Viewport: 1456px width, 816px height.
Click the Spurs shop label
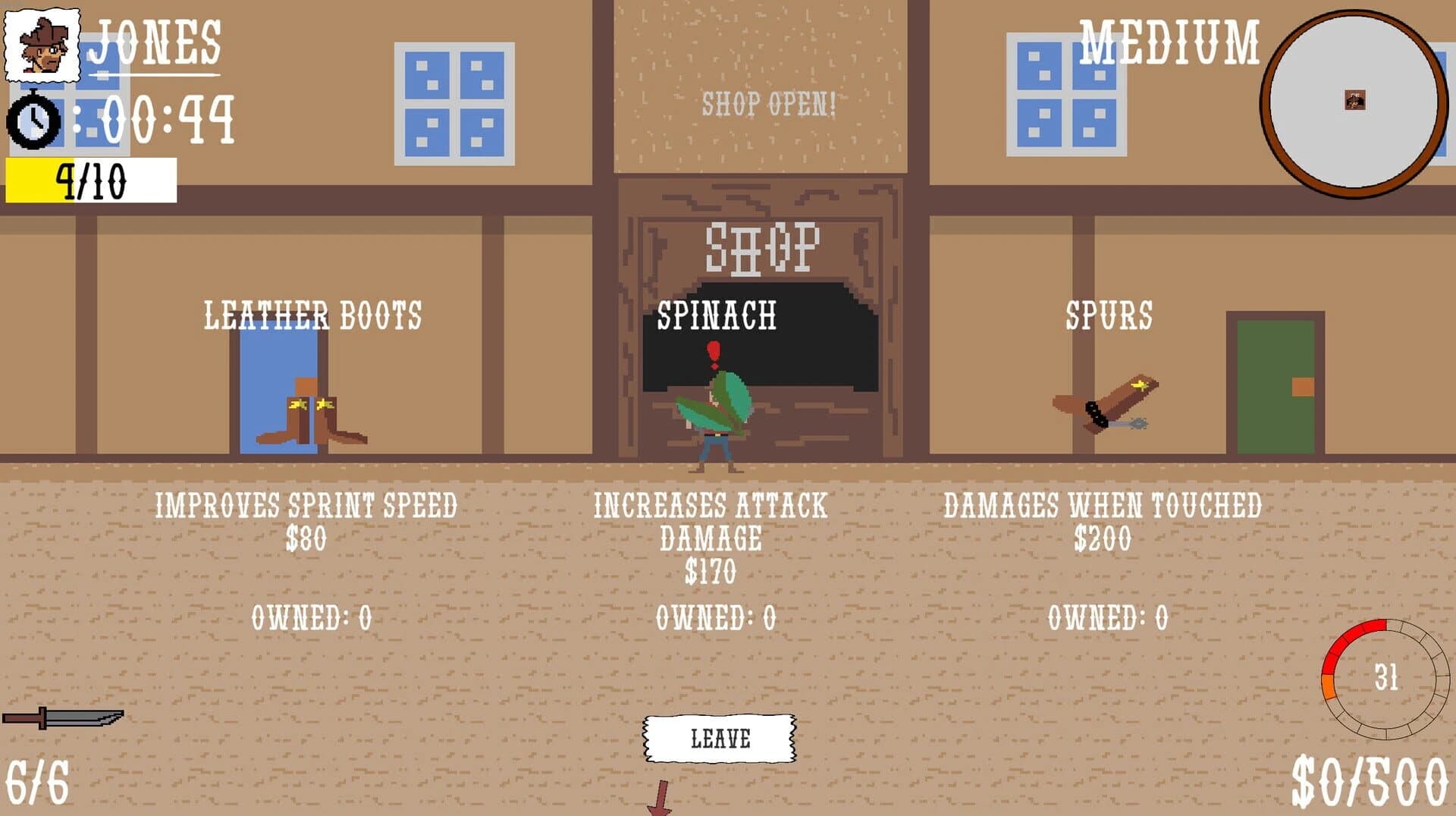click(1109, 313)
